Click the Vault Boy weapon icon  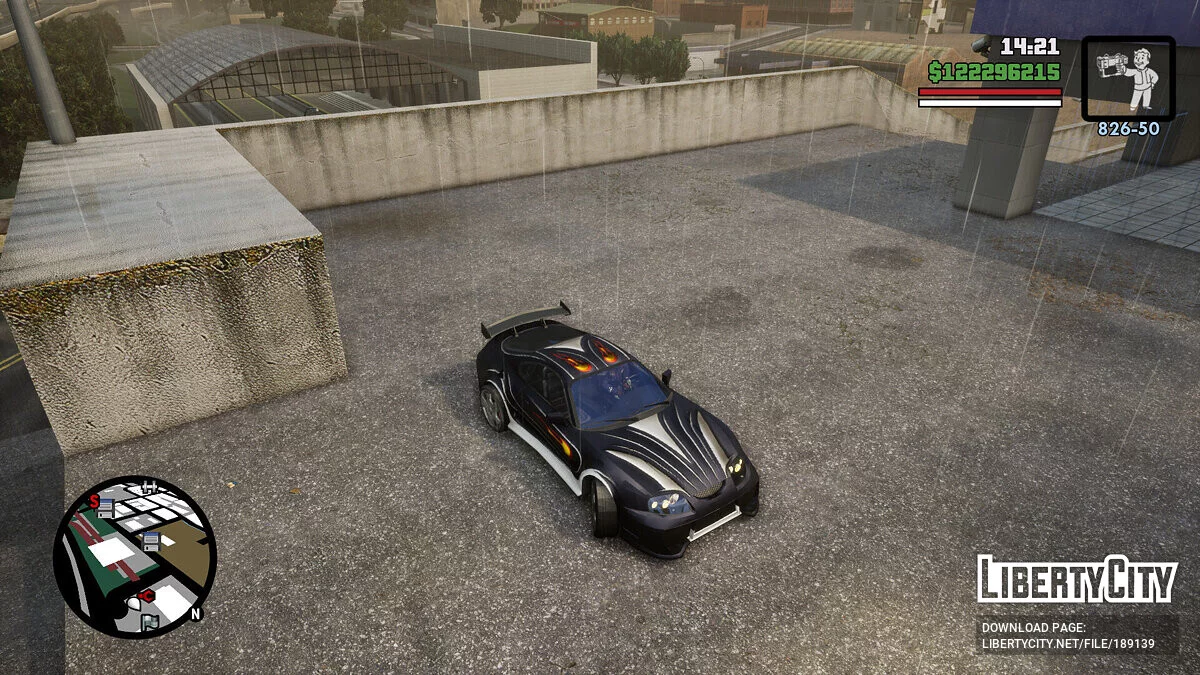[x=1128, y=77]
